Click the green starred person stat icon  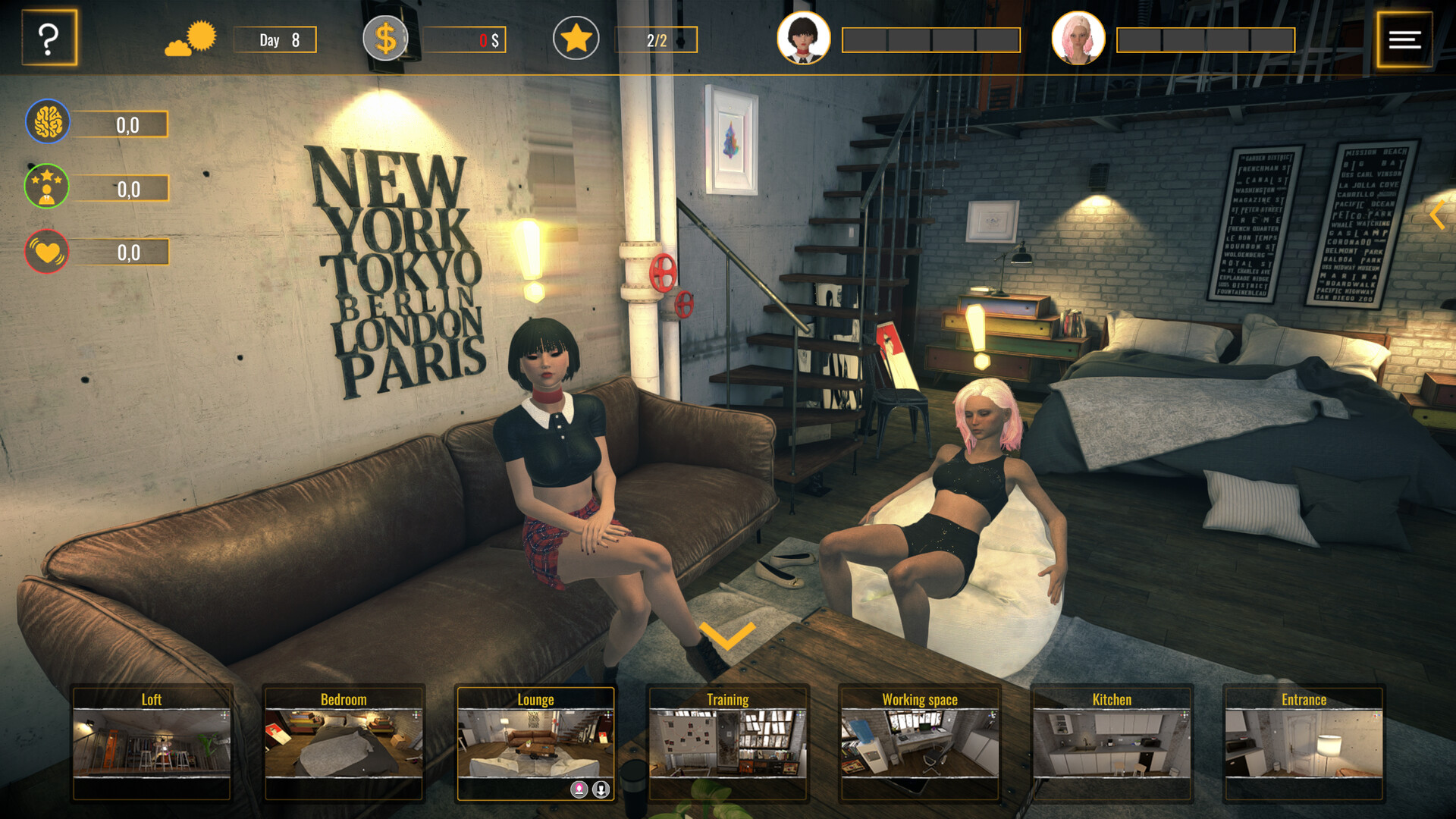click(x=47, y=187)
